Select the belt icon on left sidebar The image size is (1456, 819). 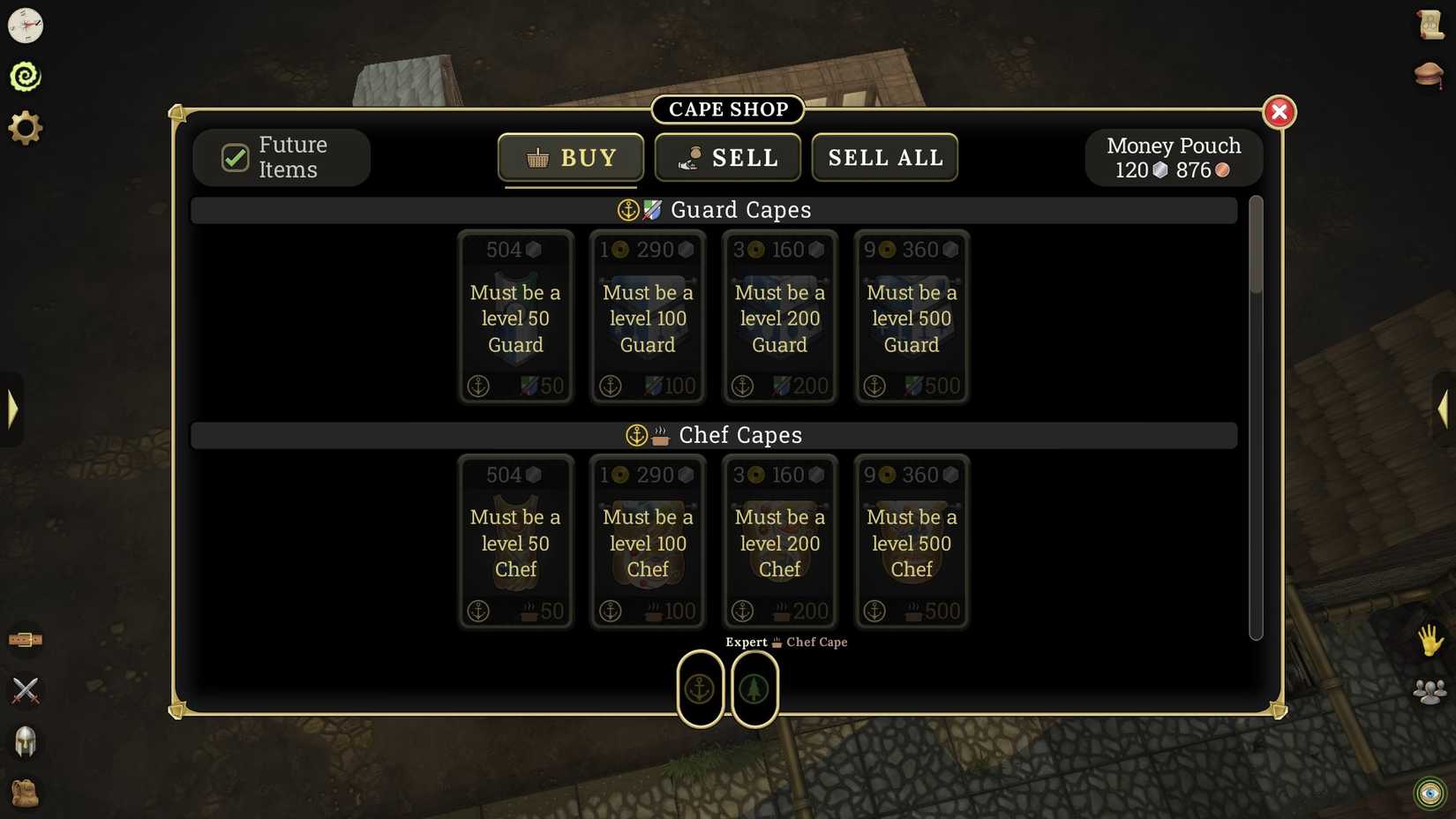[x=26, y=639]
